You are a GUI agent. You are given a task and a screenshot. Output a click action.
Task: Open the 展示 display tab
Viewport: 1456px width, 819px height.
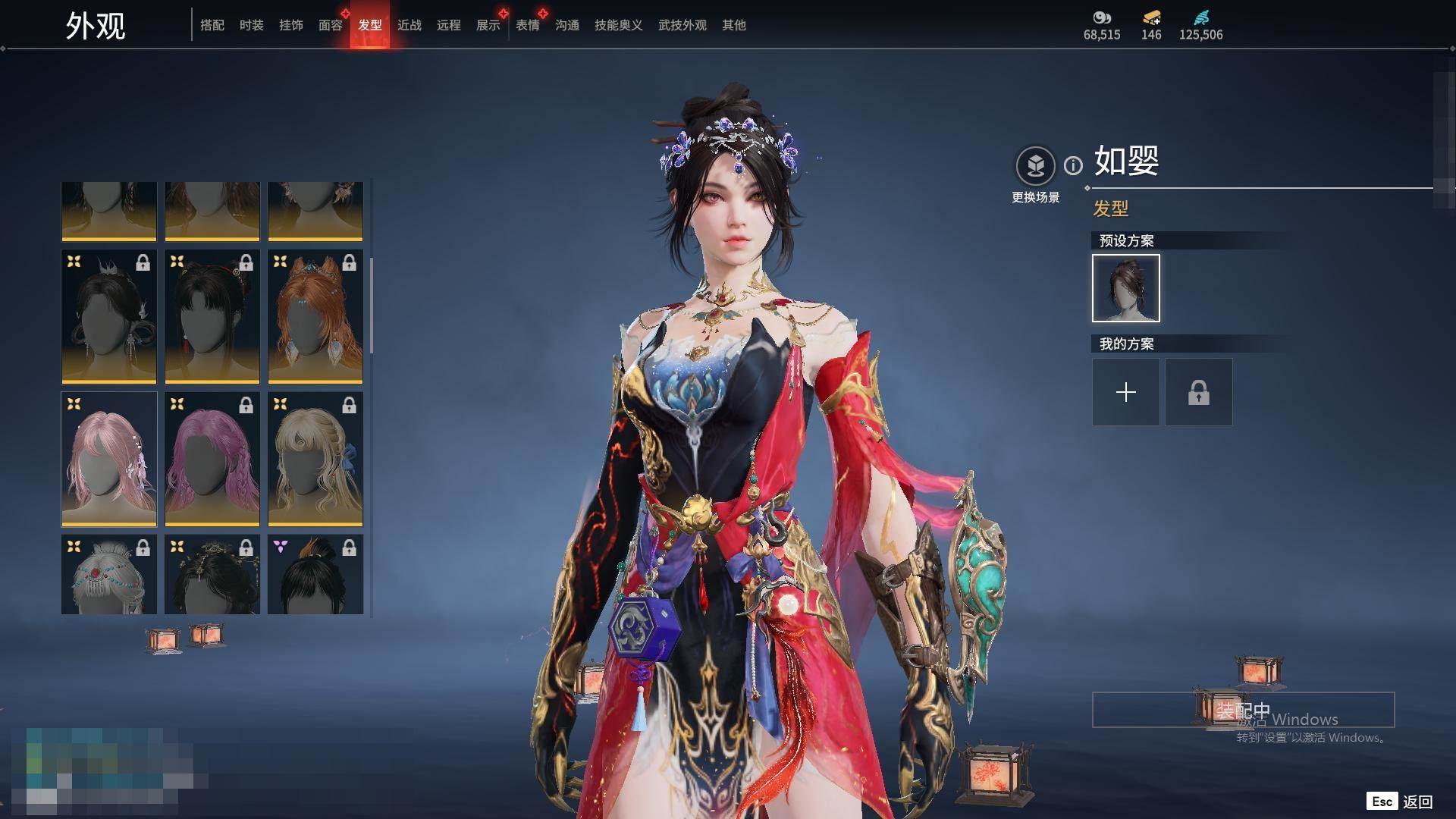pyautogui.click(x=488, y=25)
